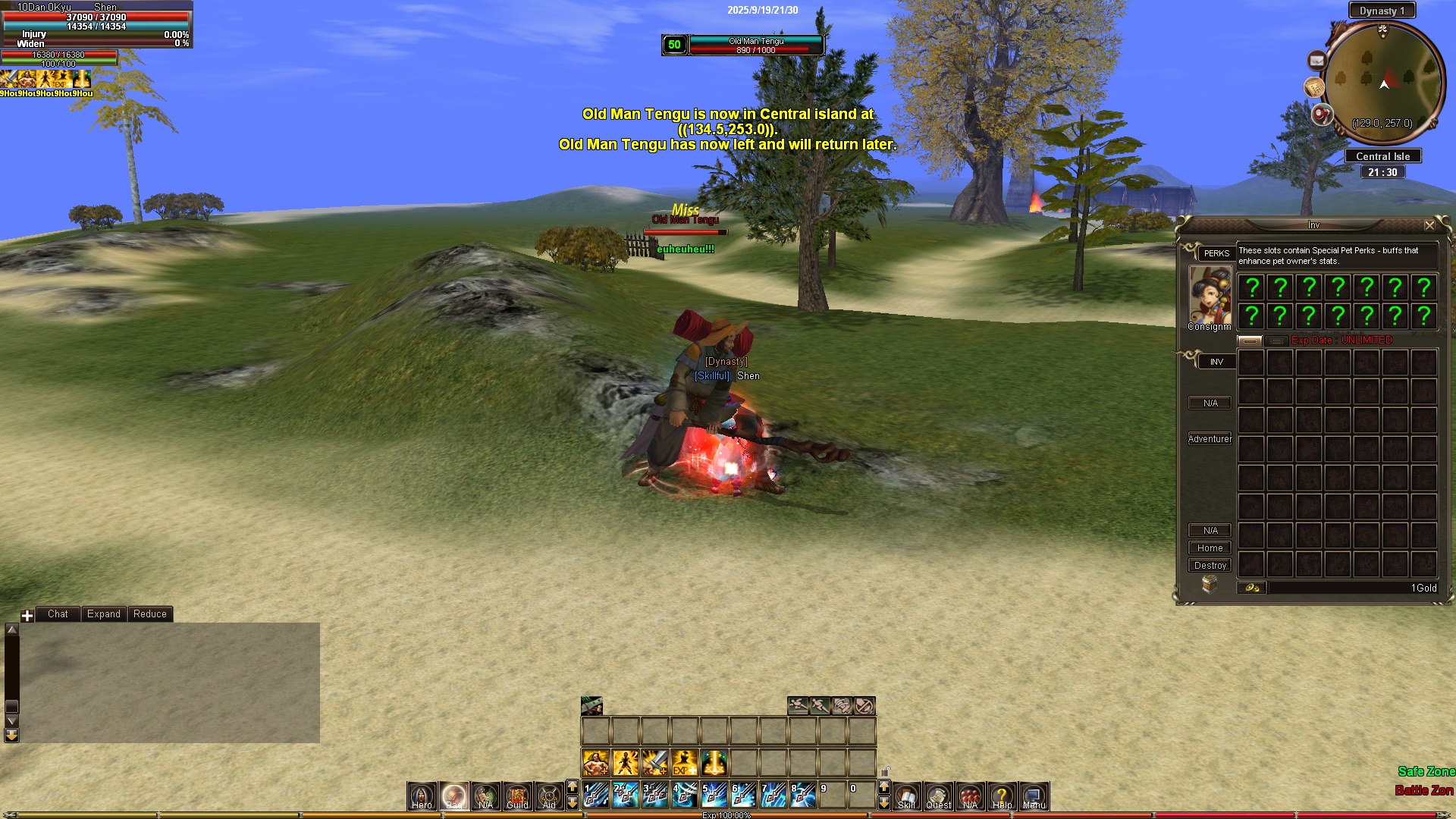Screen dimensions: 1456x819
Task: Switch to the Chat tab
Action: pos(58,613)
